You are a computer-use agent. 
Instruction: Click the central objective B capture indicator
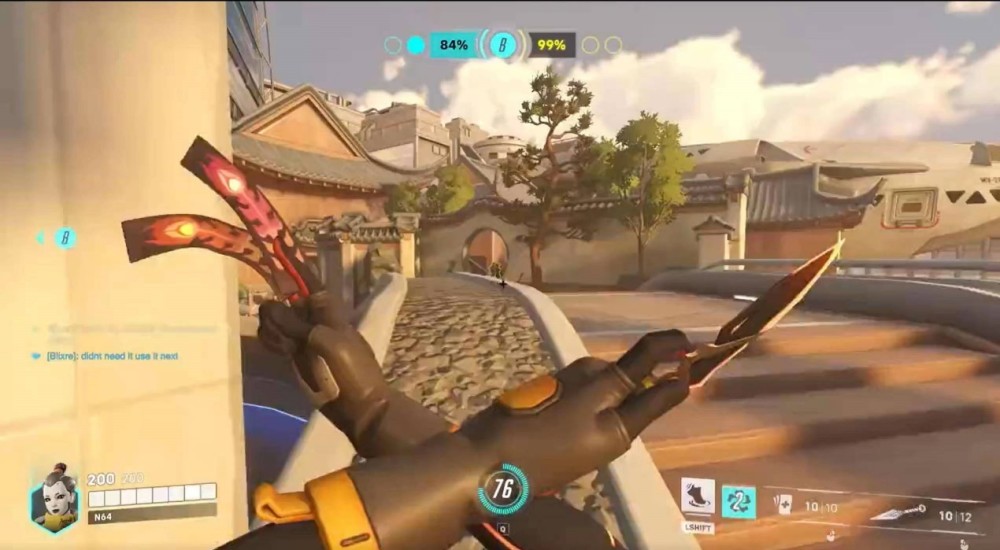pos(502,45)
